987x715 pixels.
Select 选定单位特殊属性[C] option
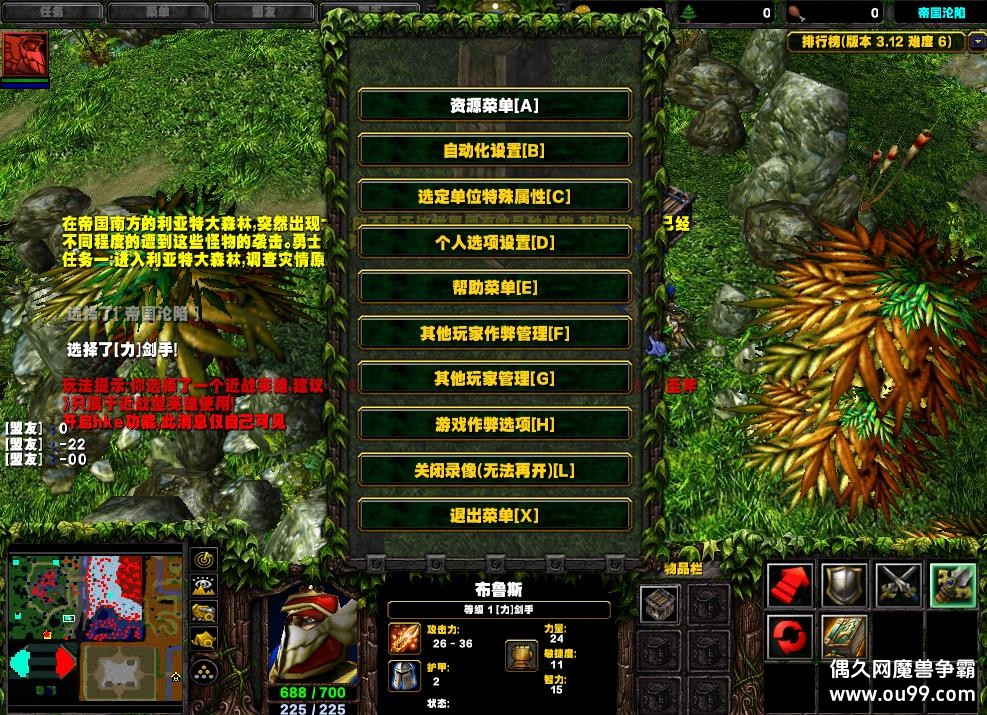pyautogui.click(x=494, y=197)
